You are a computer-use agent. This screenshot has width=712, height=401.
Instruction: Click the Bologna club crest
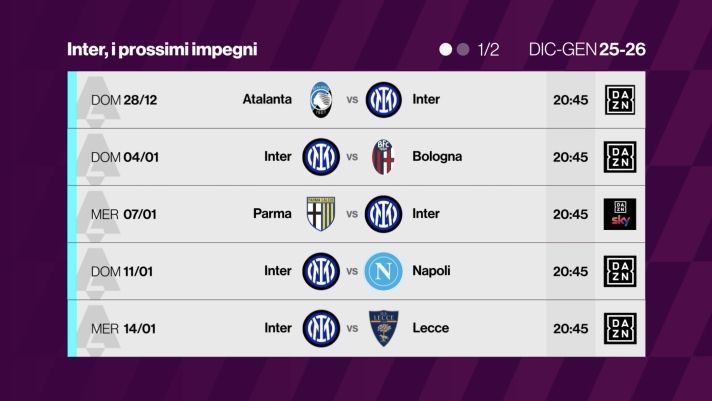tap(383, 157)
